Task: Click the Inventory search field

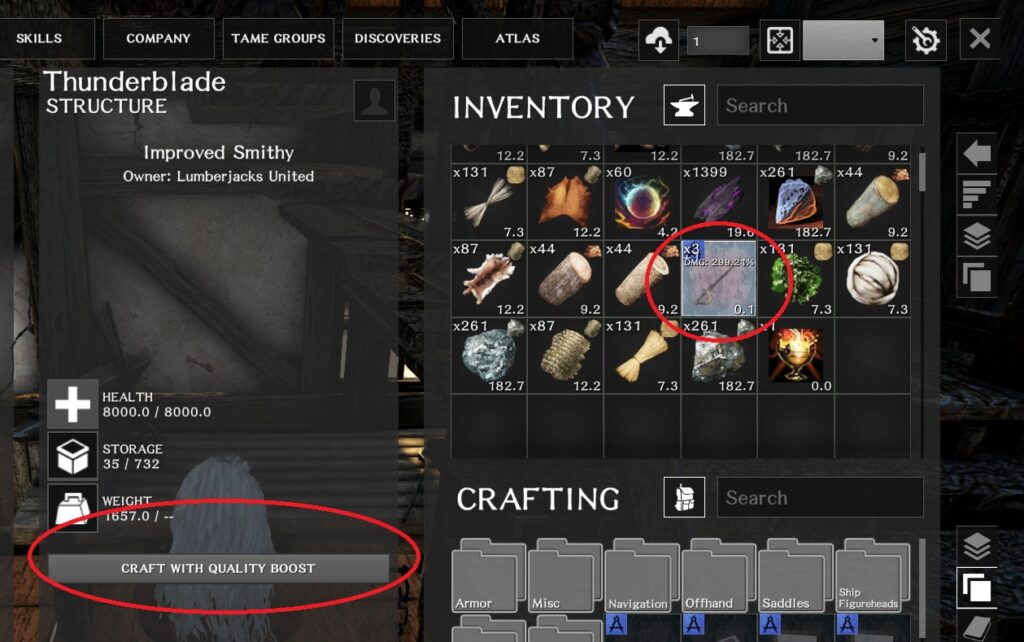Action: (820, 106)
